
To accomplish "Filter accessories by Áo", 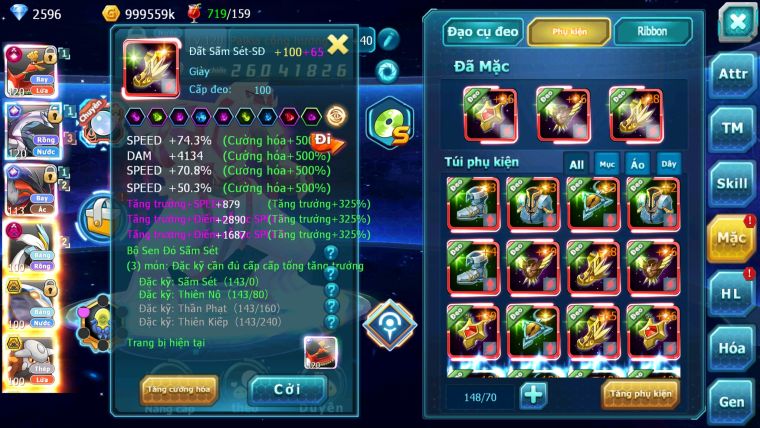I will [638, 164].
